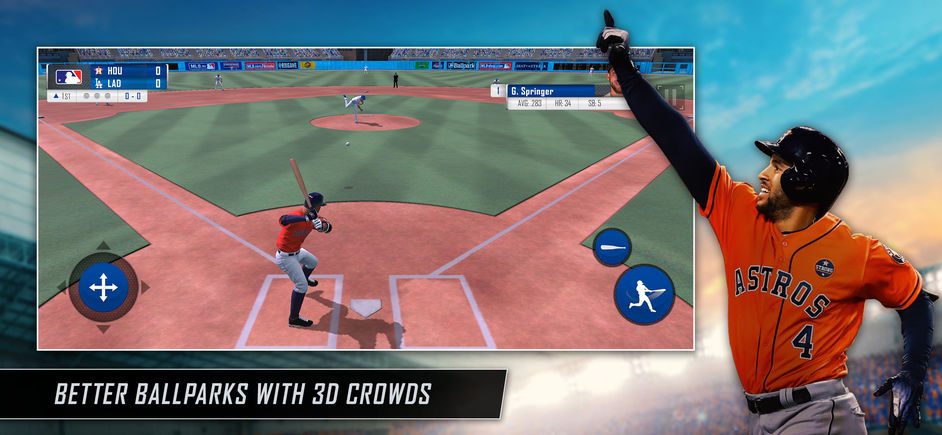Open the G. Springer batter info card

[x=566, y=96]
